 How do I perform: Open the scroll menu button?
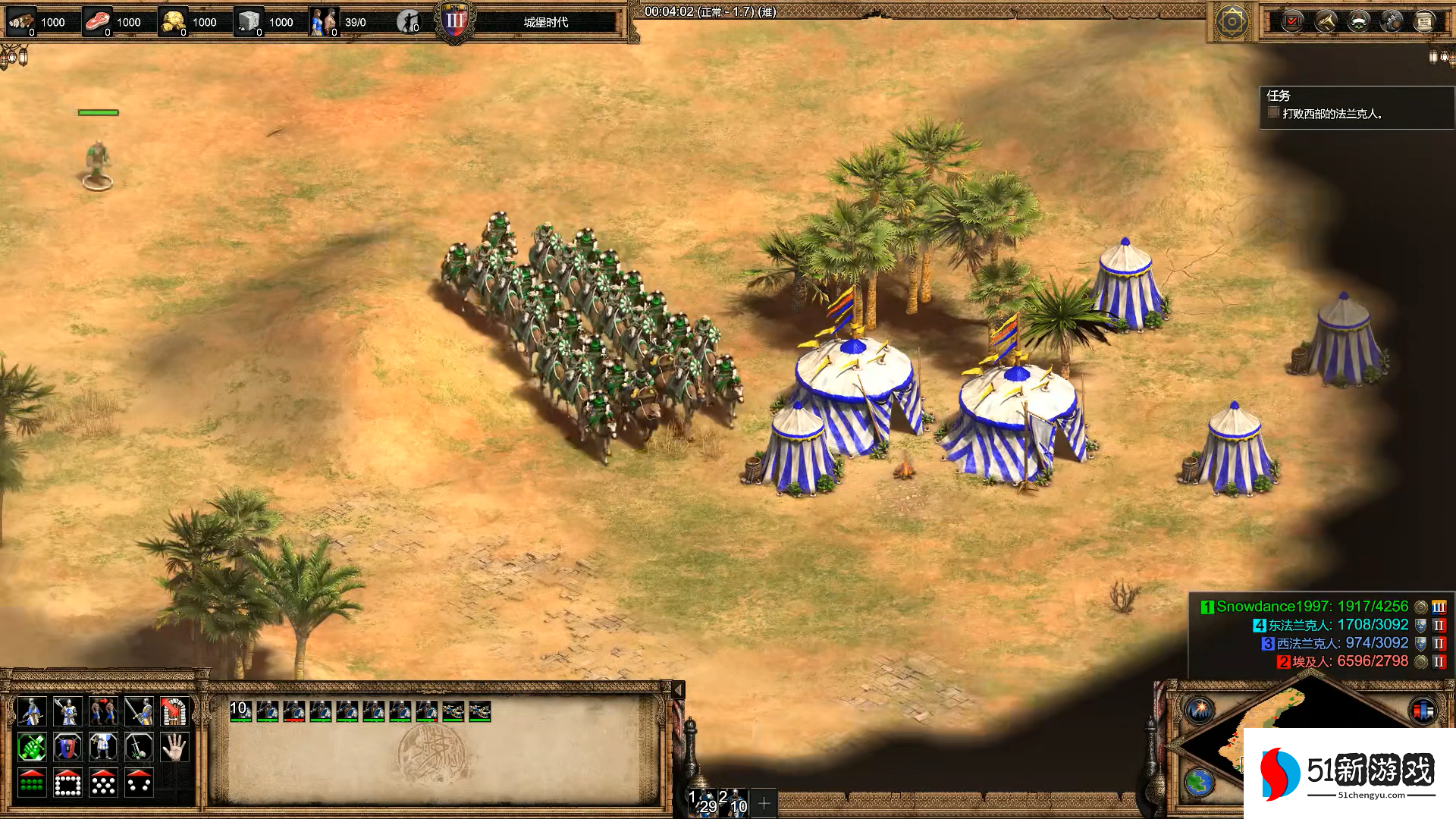coord(1423,21)
